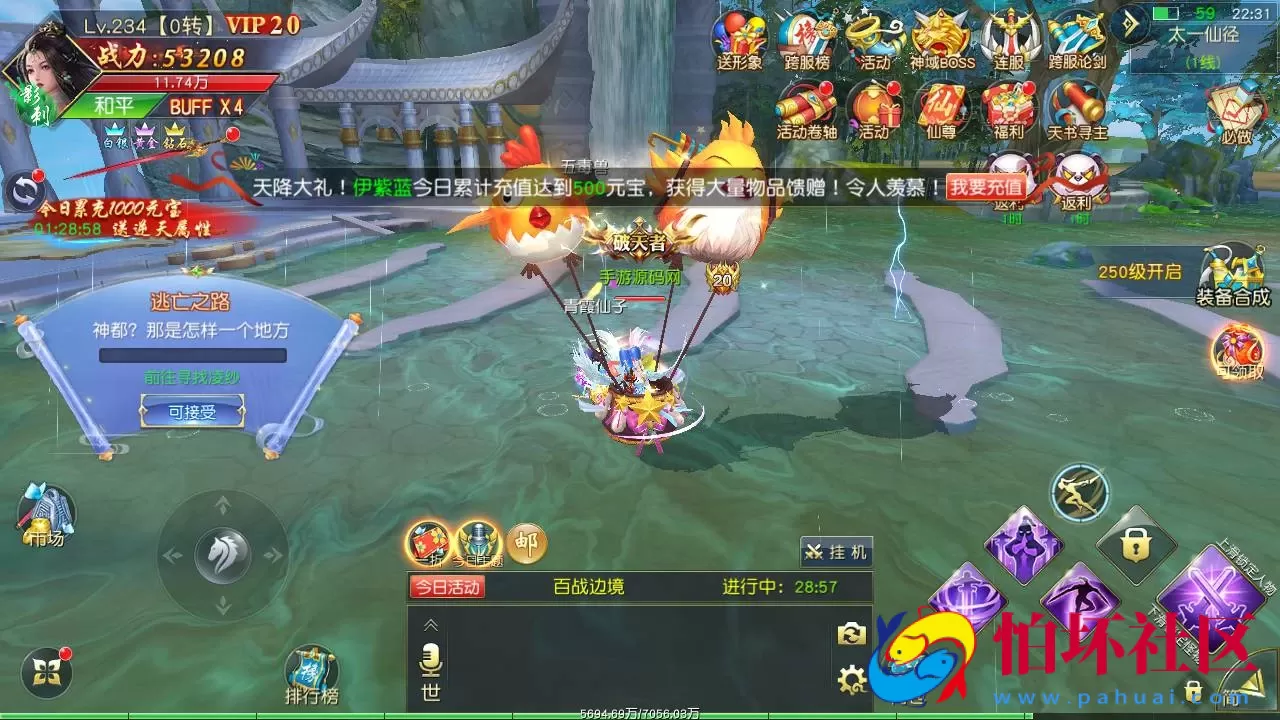Select the 连服 sword emblem icon
This screenshot has width=1280, height=720.
(1009, 40)
